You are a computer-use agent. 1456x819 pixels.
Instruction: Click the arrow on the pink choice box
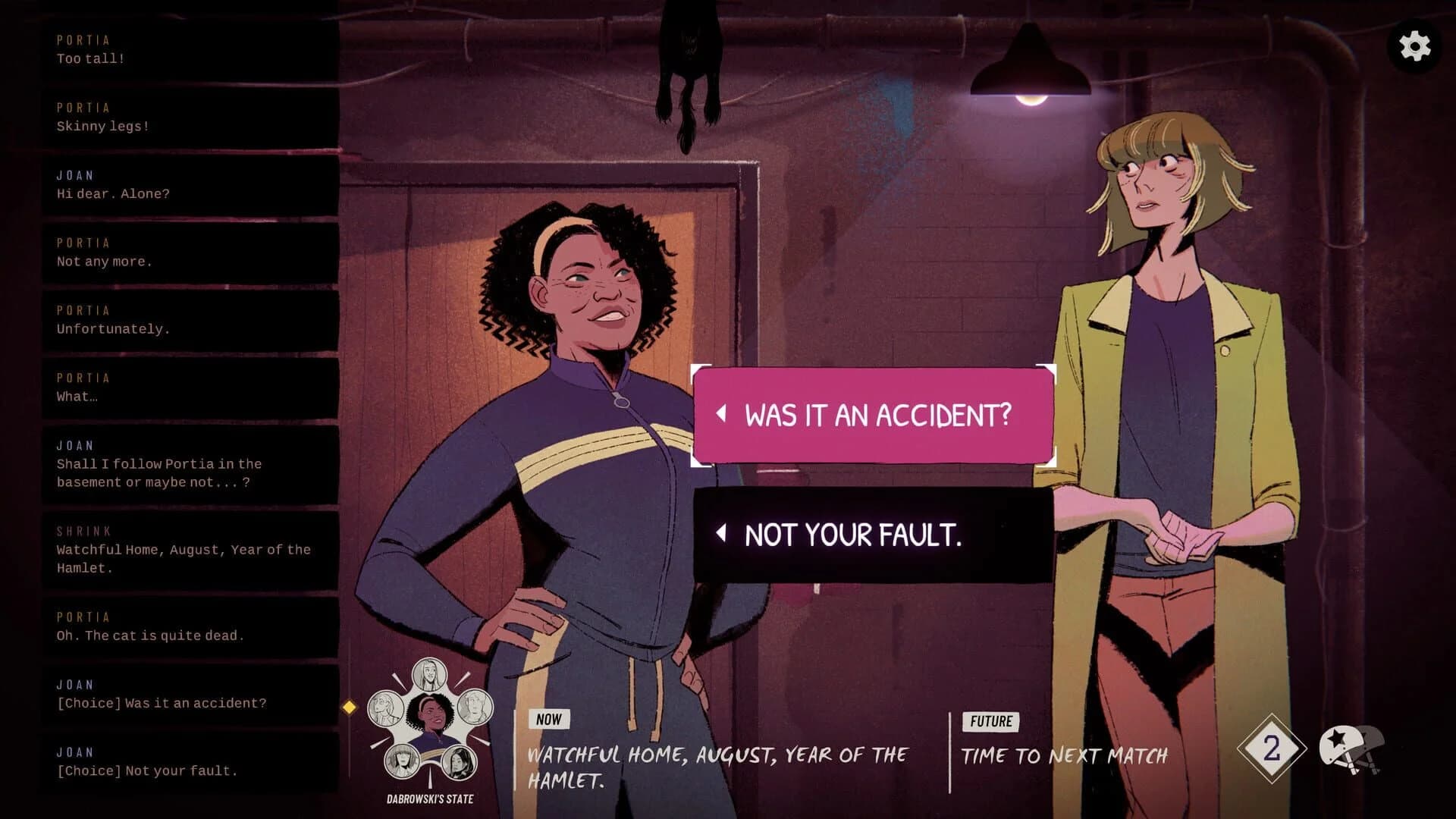click(721, 415)
